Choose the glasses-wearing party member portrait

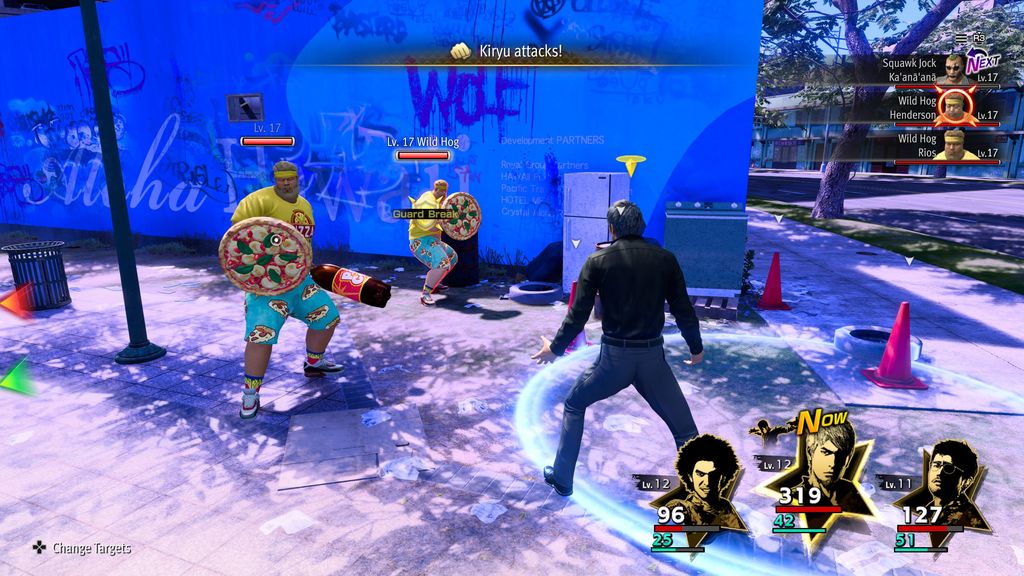coord(942,483)
